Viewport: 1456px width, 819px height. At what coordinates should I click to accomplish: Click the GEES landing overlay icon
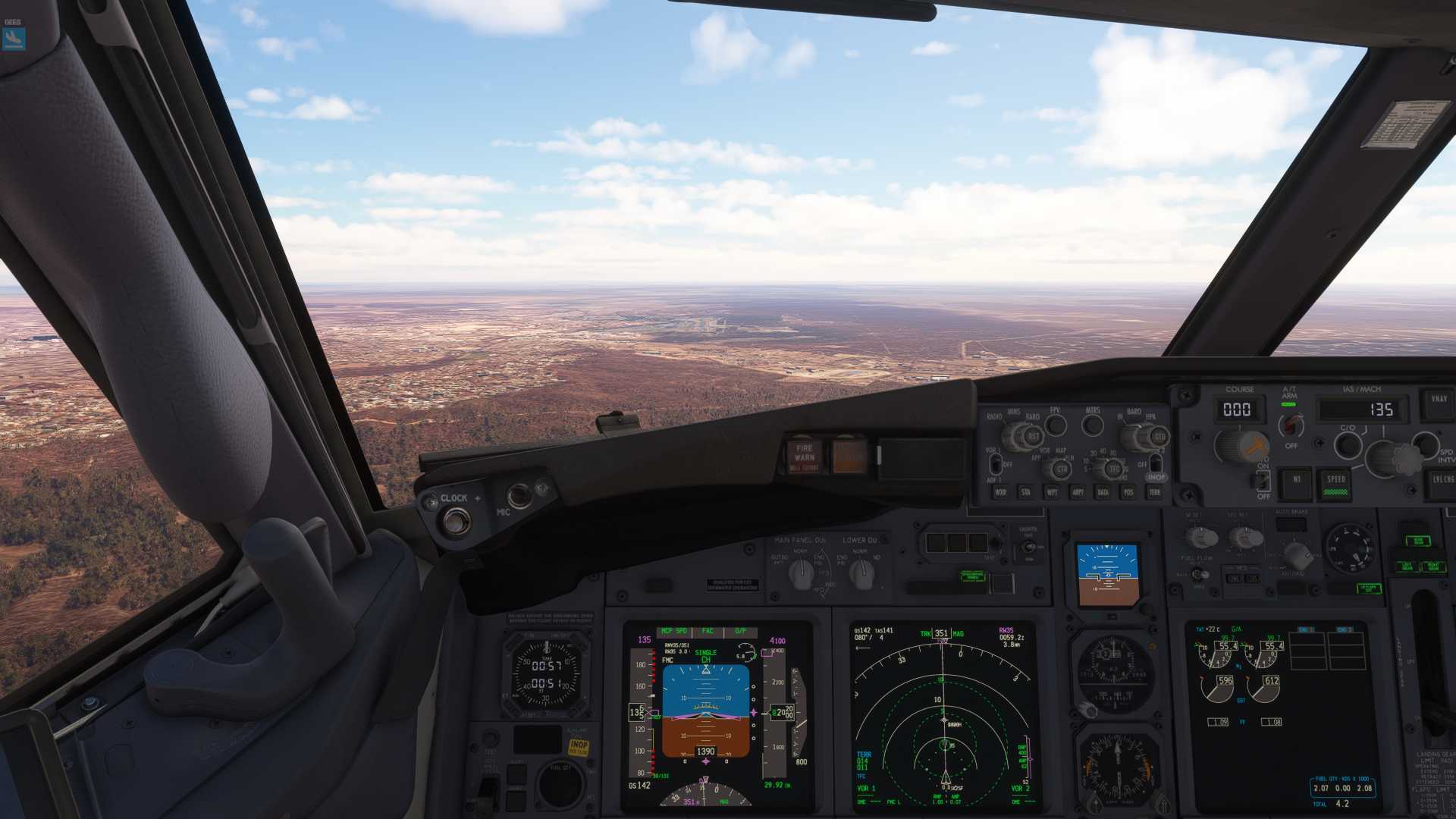[14, 39]
